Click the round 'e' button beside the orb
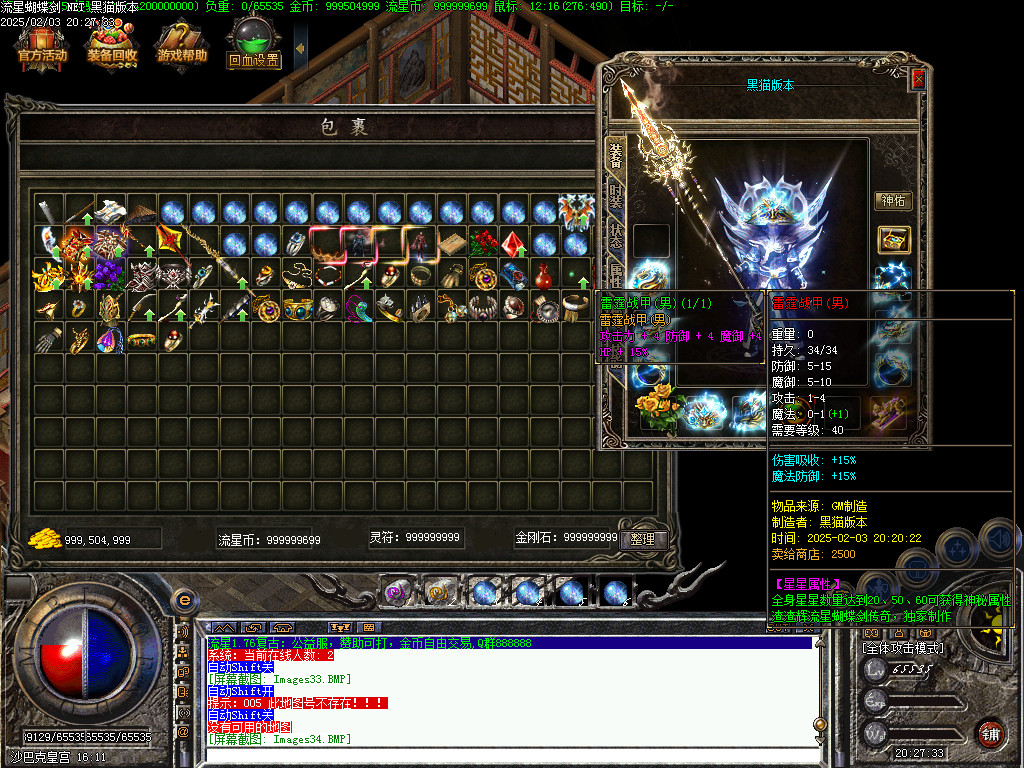This screenshot has height=768, width=1024. point(183,600)
